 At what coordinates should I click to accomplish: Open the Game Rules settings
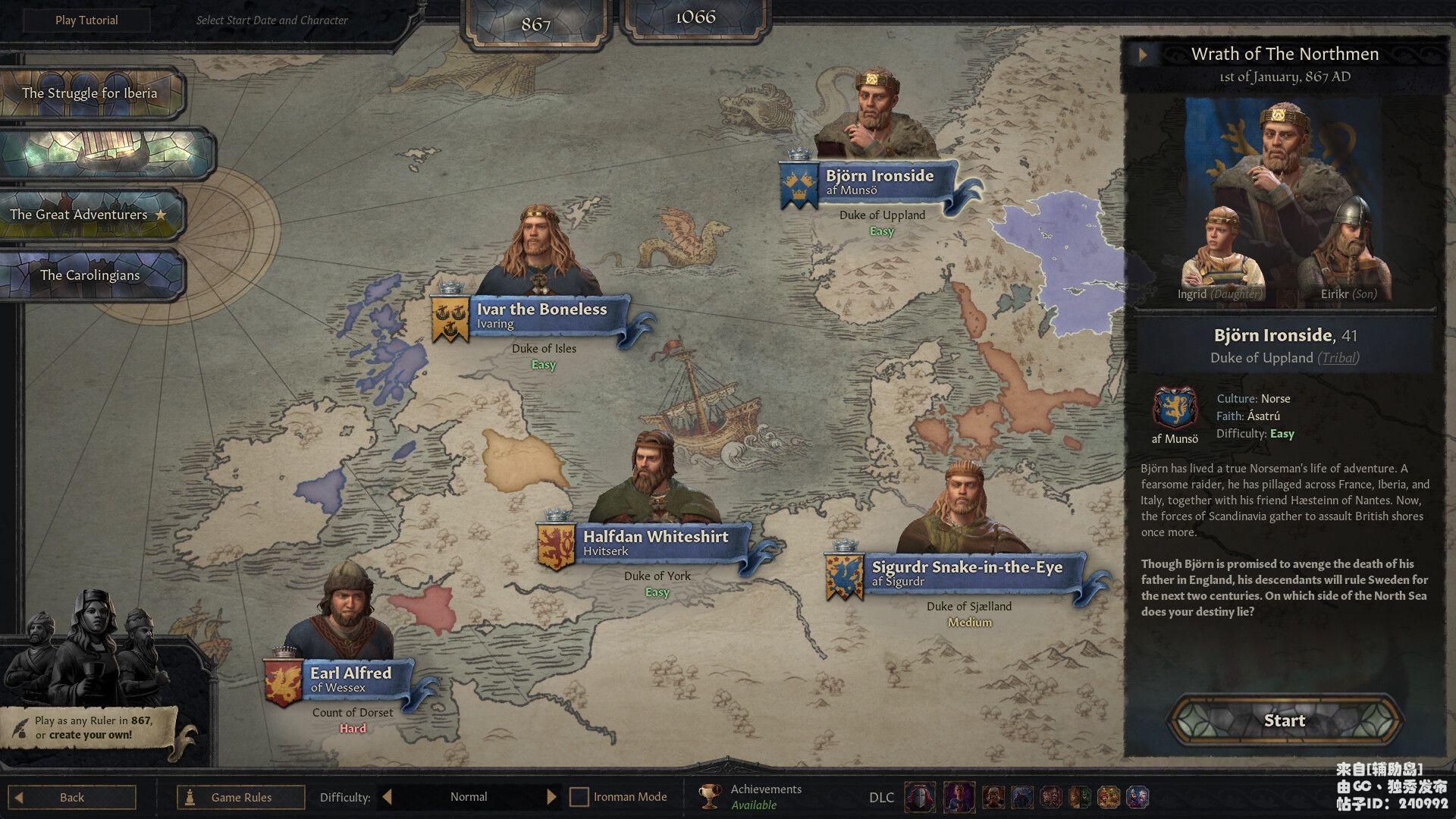[240, 797]
